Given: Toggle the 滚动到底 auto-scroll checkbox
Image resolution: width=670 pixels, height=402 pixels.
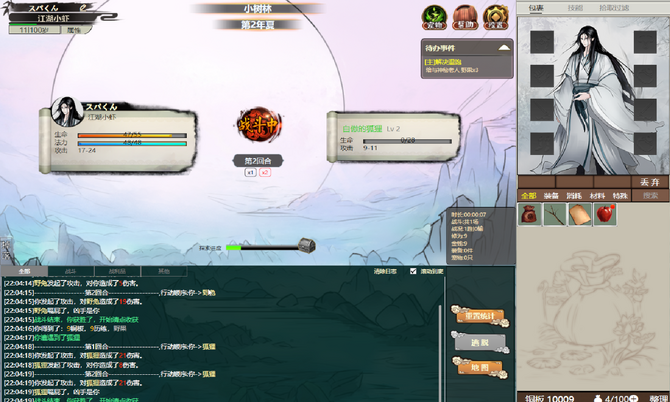Looking at the screenshot, I should (414, 271).
